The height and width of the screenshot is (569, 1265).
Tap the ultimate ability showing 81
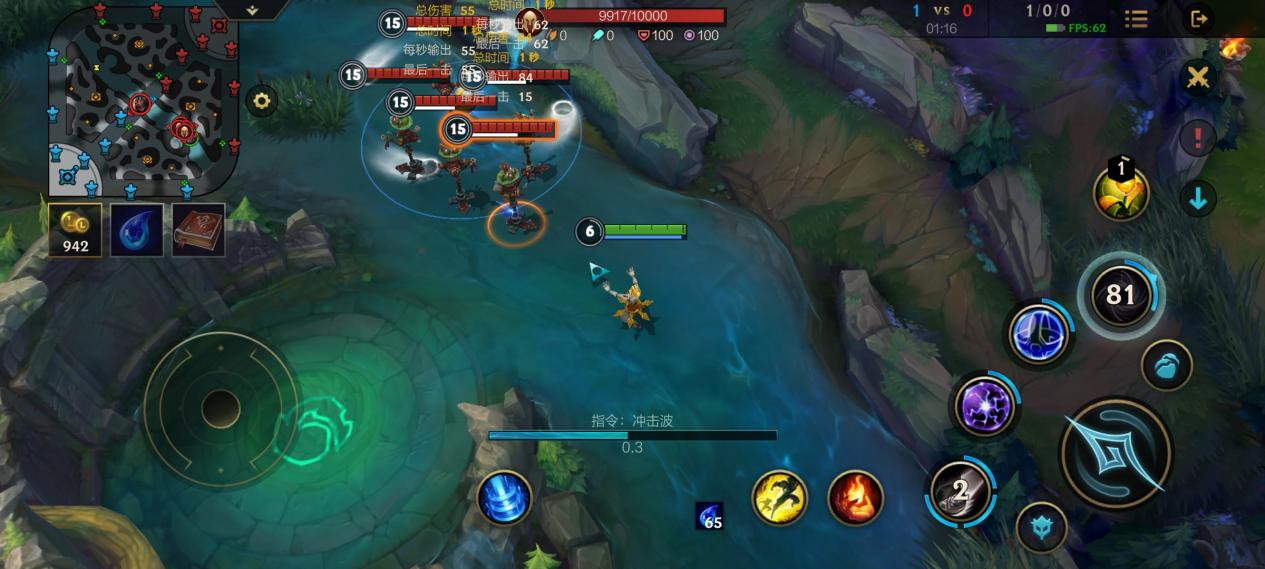1121,295
